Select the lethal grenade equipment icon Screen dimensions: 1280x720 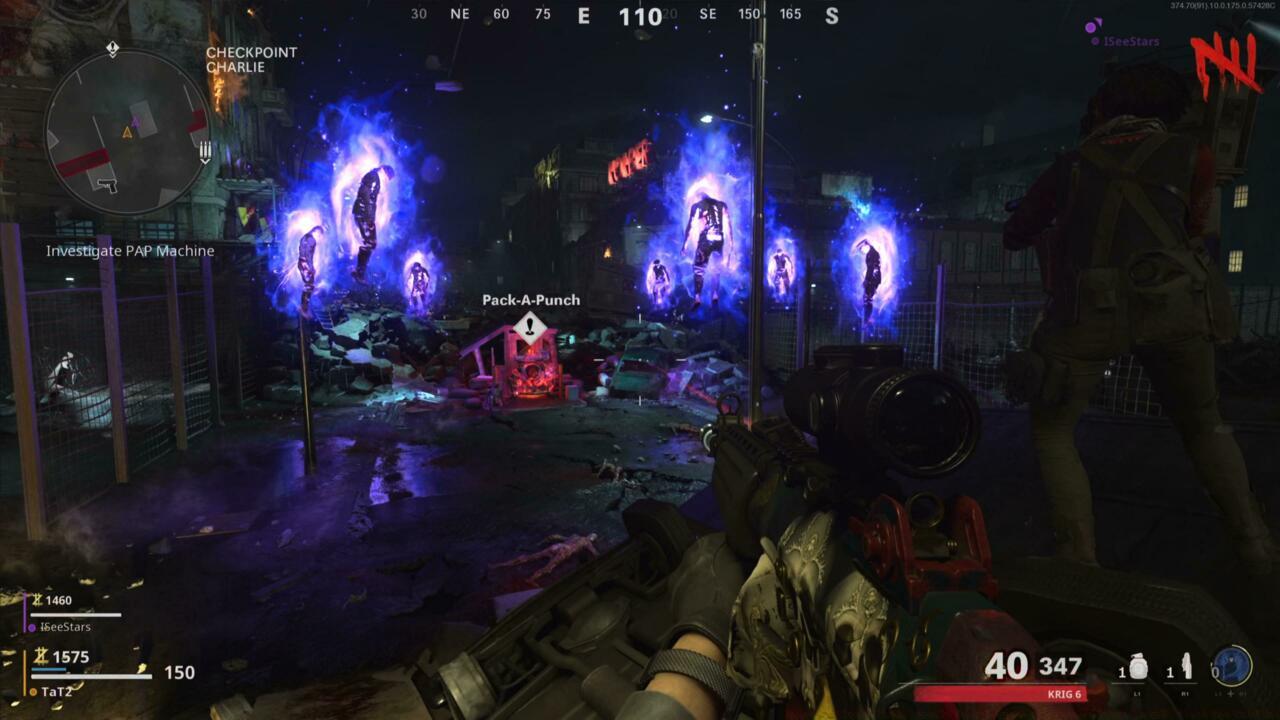pyautogui.click(x=1139, y=666)
